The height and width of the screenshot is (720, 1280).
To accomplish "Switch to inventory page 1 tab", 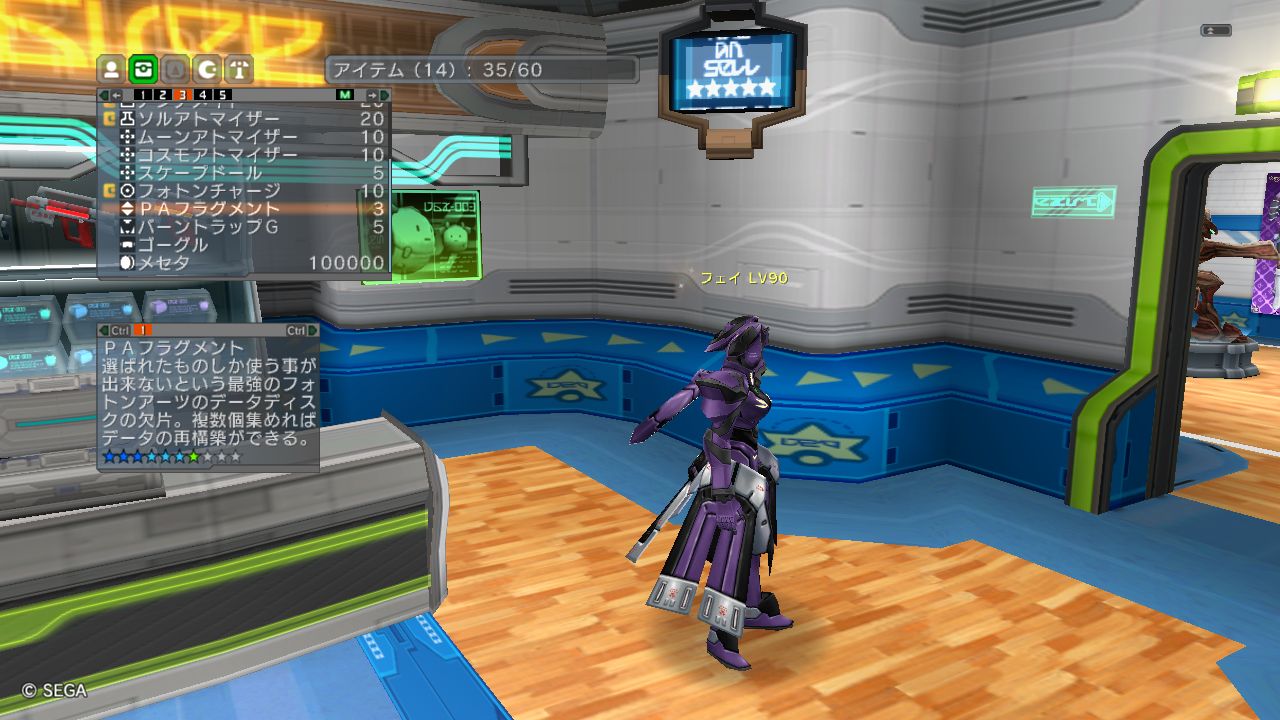I will (x=142, y=95).
